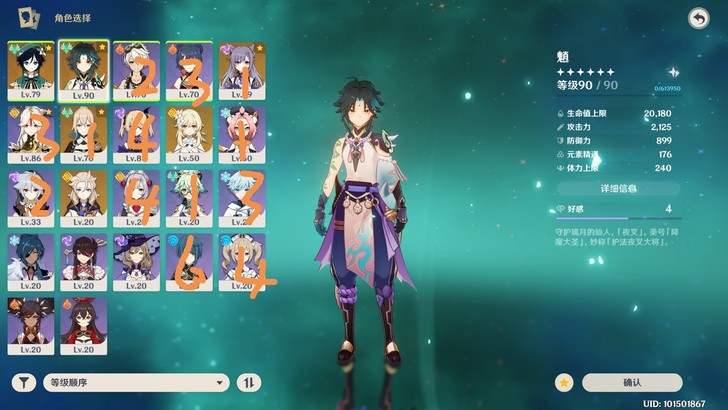Go back using the top-right return arrow

coord(697,18)
